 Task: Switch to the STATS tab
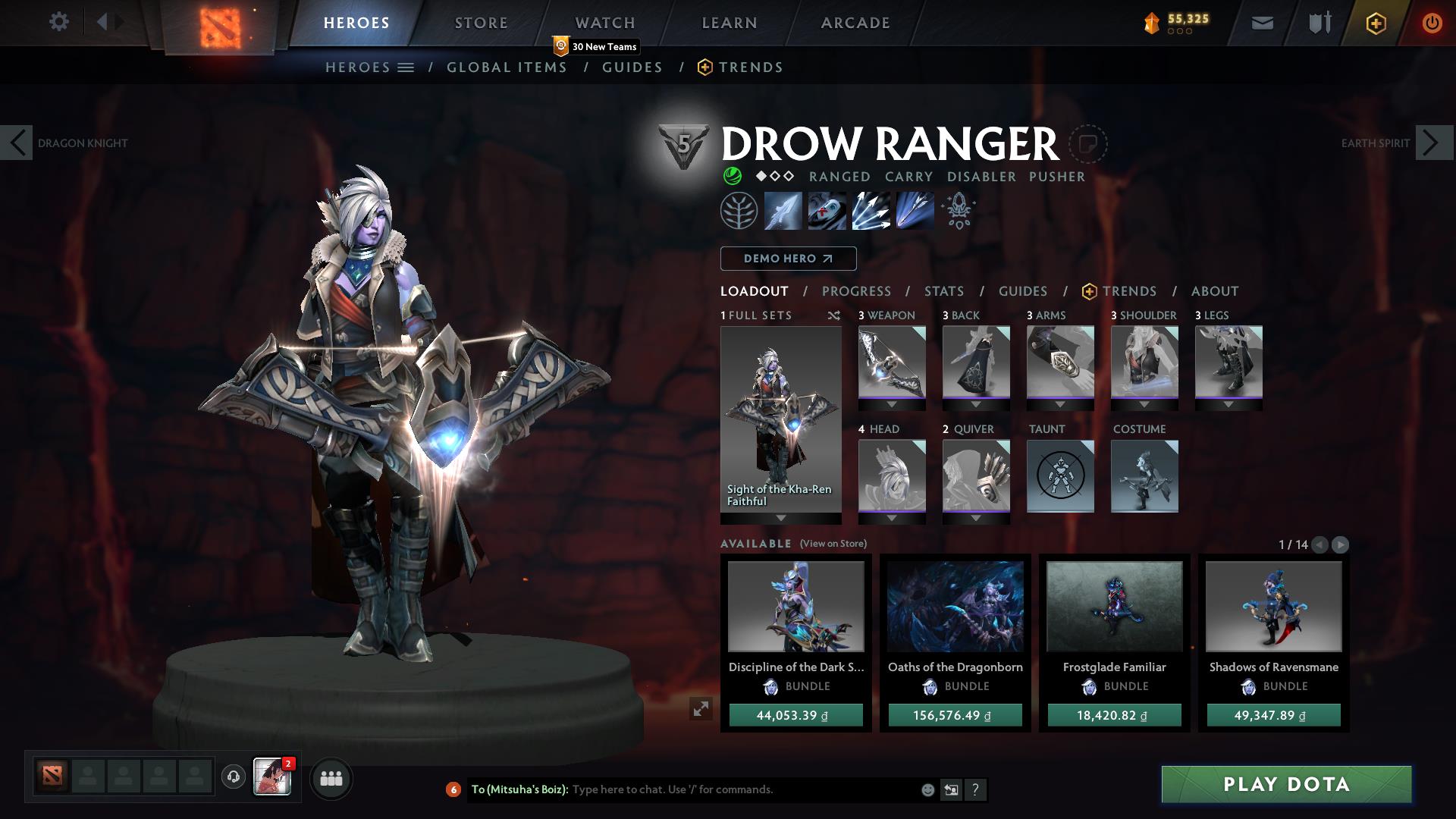click(x=943, y=291)
